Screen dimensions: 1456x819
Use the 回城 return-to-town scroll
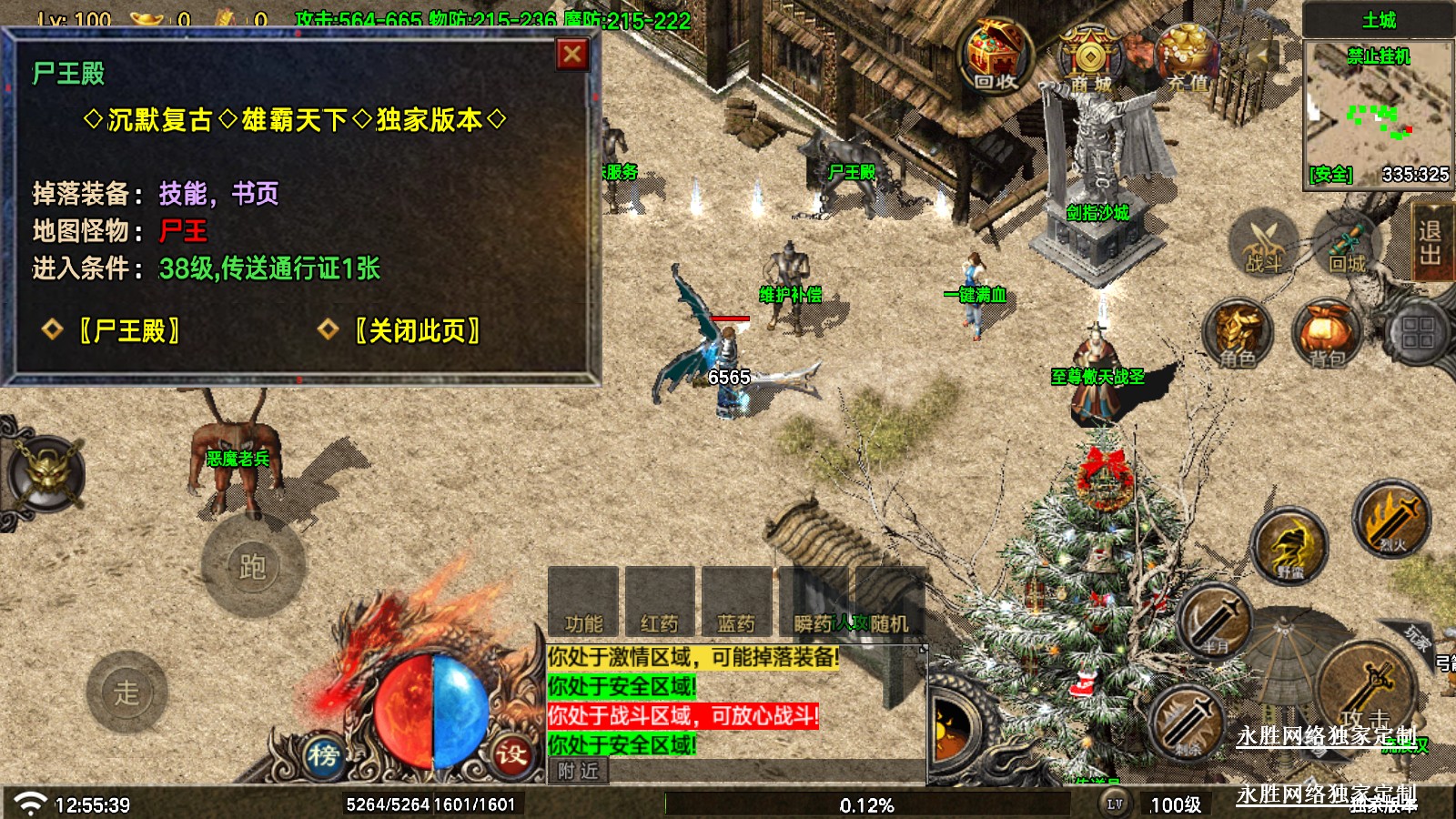(x=1347, y=244)
